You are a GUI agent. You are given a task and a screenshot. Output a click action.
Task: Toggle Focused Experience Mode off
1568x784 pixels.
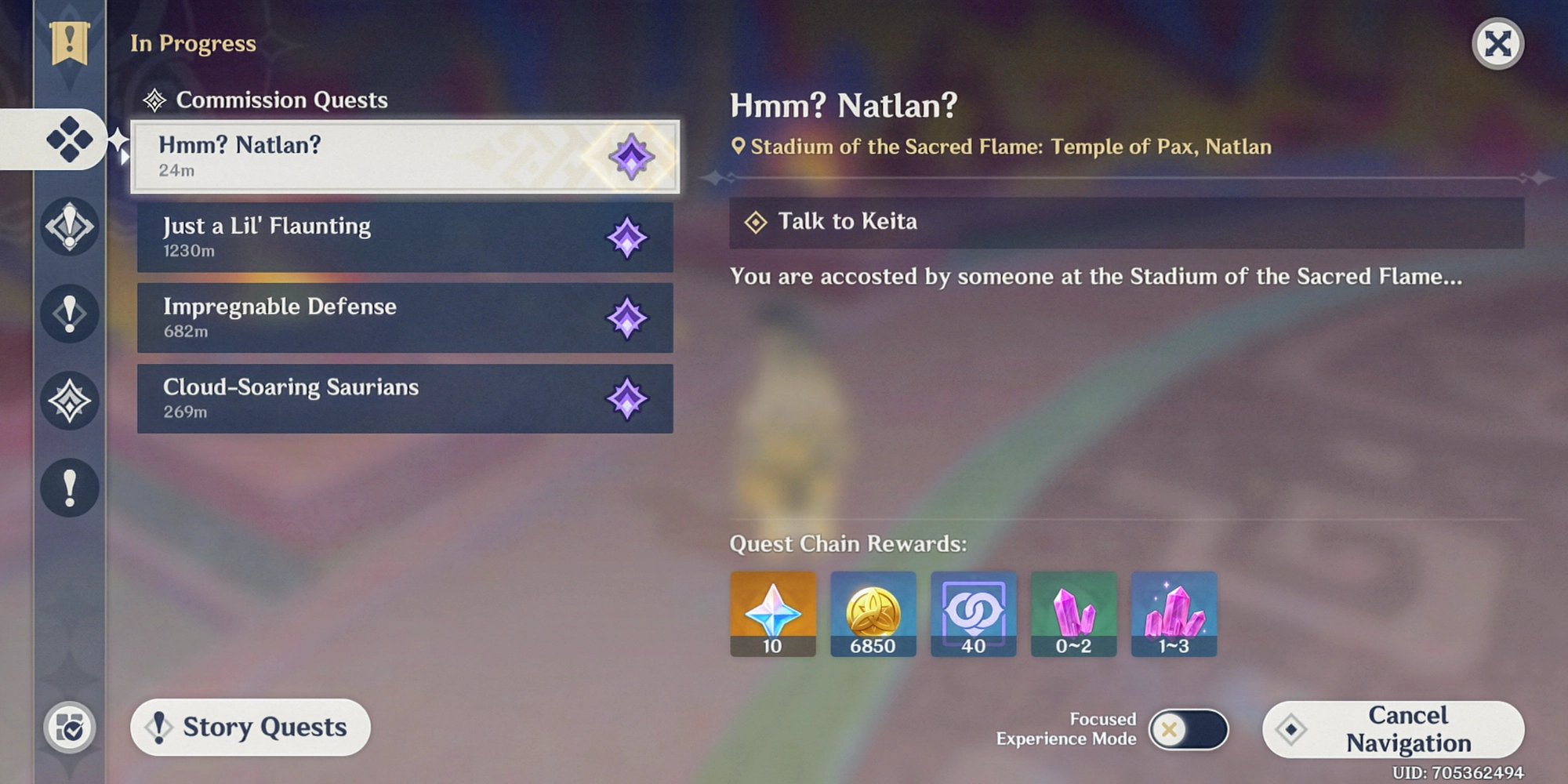coord(1189,729)
